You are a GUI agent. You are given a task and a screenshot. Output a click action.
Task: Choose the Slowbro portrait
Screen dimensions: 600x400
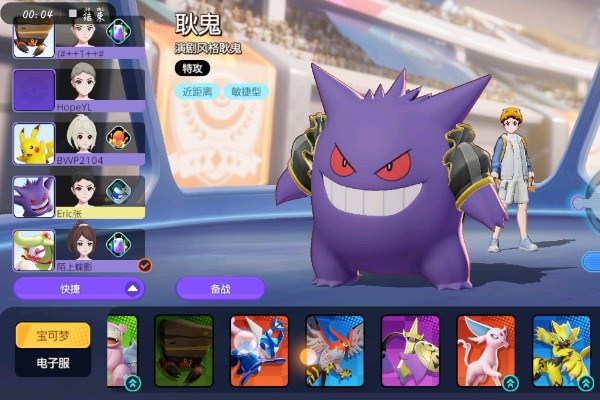coord(123,352)
